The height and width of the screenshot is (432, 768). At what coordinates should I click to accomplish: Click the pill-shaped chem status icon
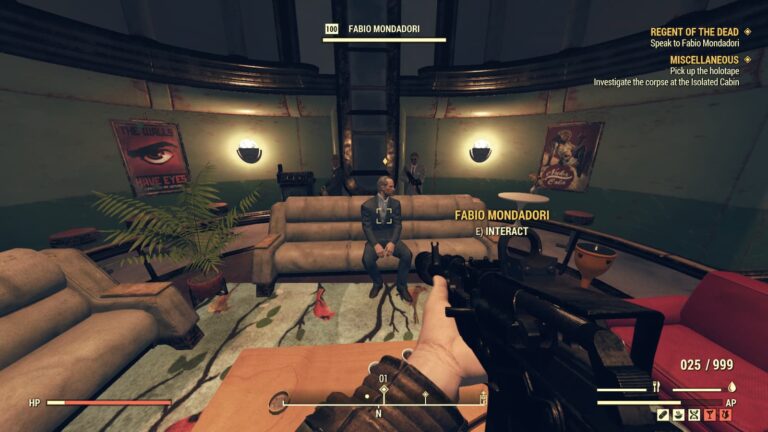click(x=663, y=413)
